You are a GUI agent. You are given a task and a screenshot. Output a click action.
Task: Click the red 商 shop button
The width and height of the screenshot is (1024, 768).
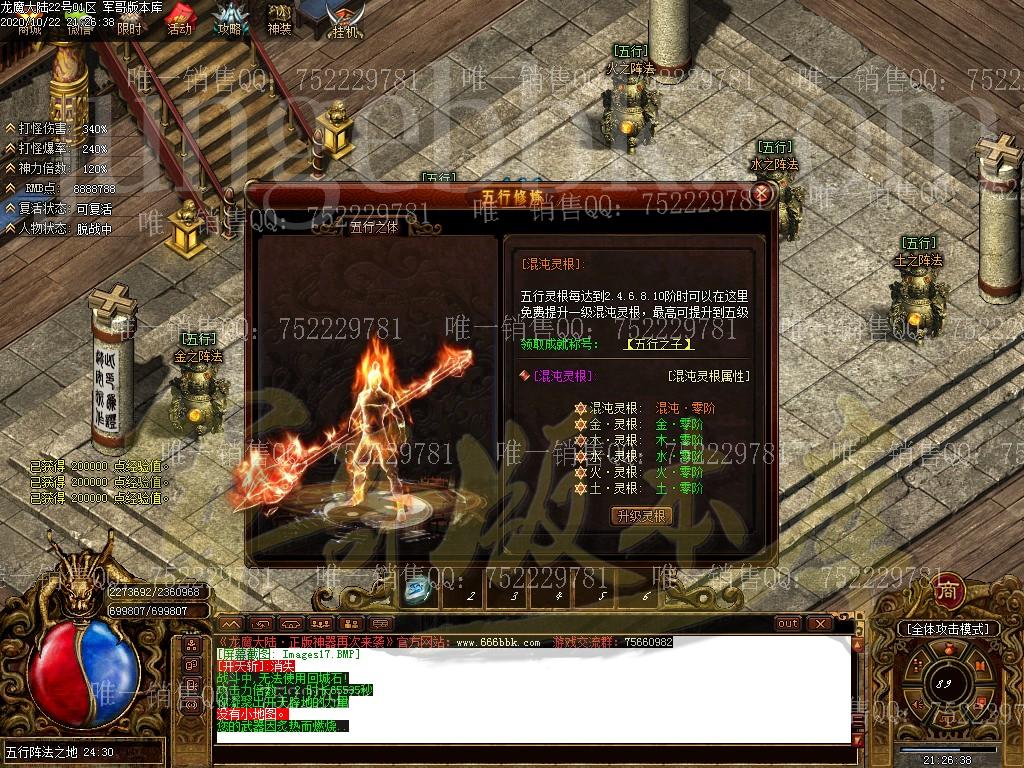[946, 590]
